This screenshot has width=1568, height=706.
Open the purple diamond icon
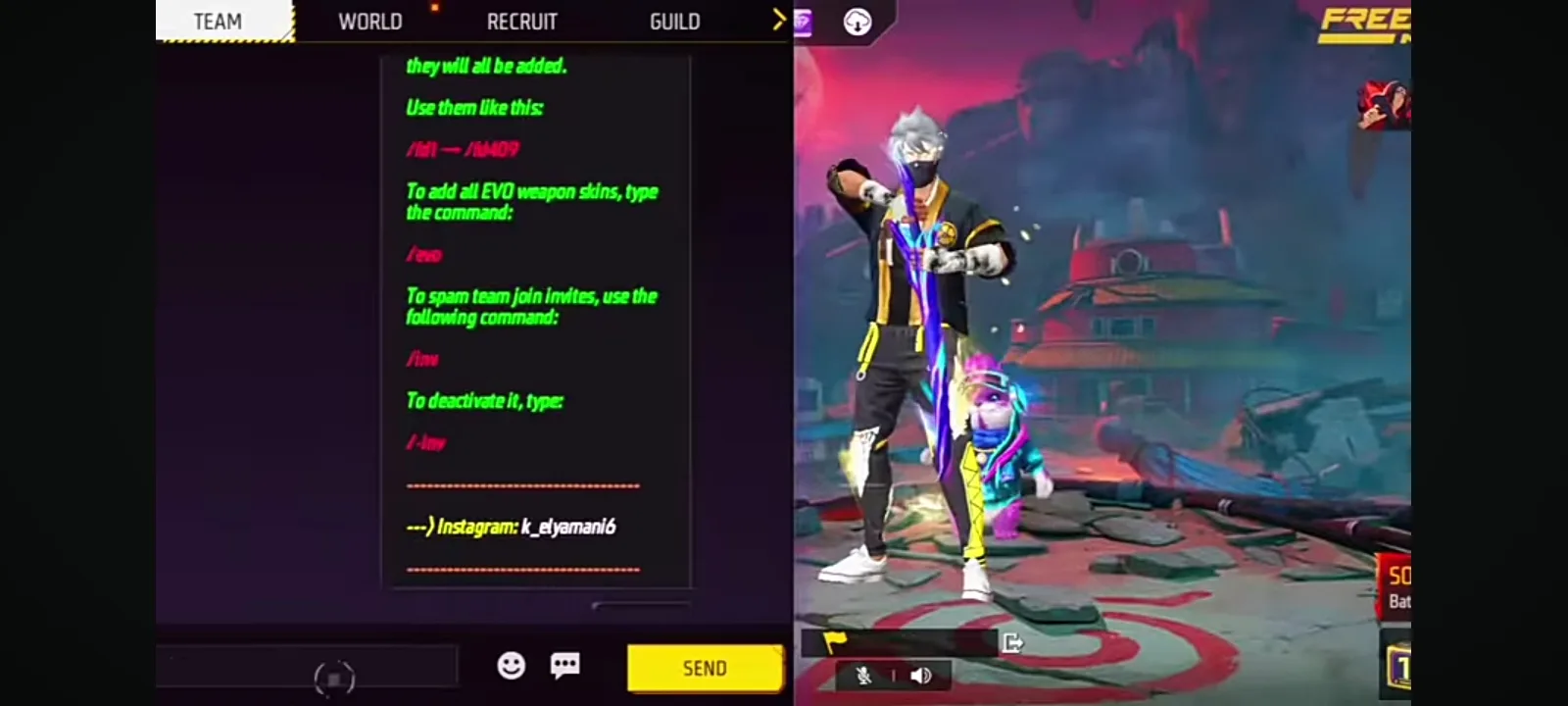pyautogui.click(x=804, y=22)
